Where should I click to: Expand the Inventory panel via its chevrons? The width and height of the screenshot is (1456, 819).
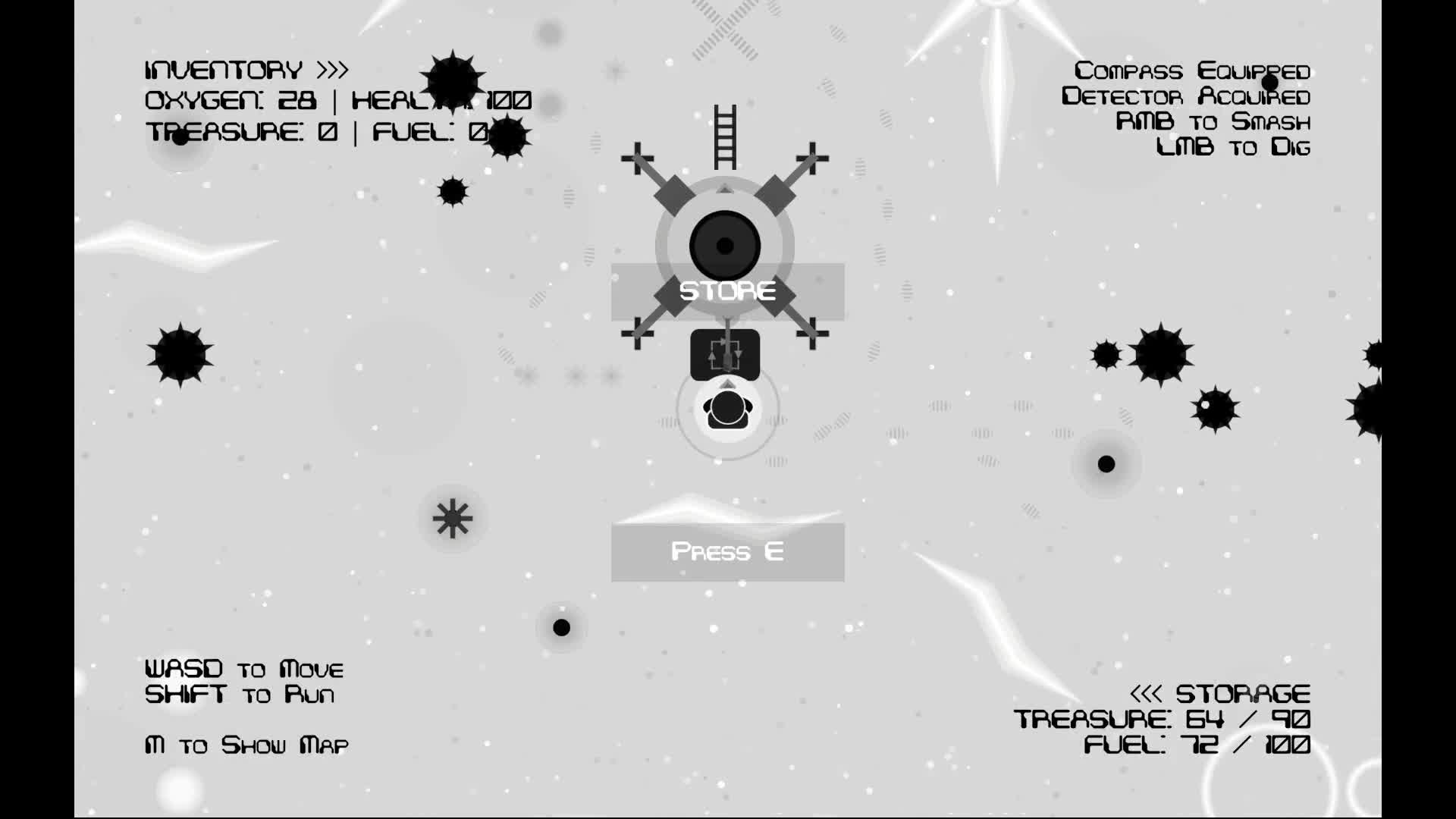(x=331, y=68)
